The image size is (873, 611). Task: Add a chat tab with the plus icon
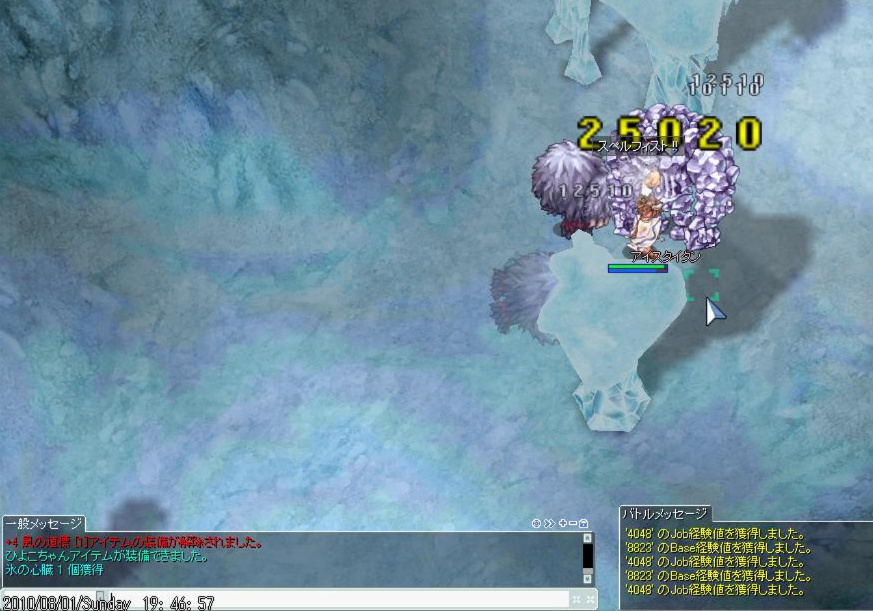[x=561, y=523]
